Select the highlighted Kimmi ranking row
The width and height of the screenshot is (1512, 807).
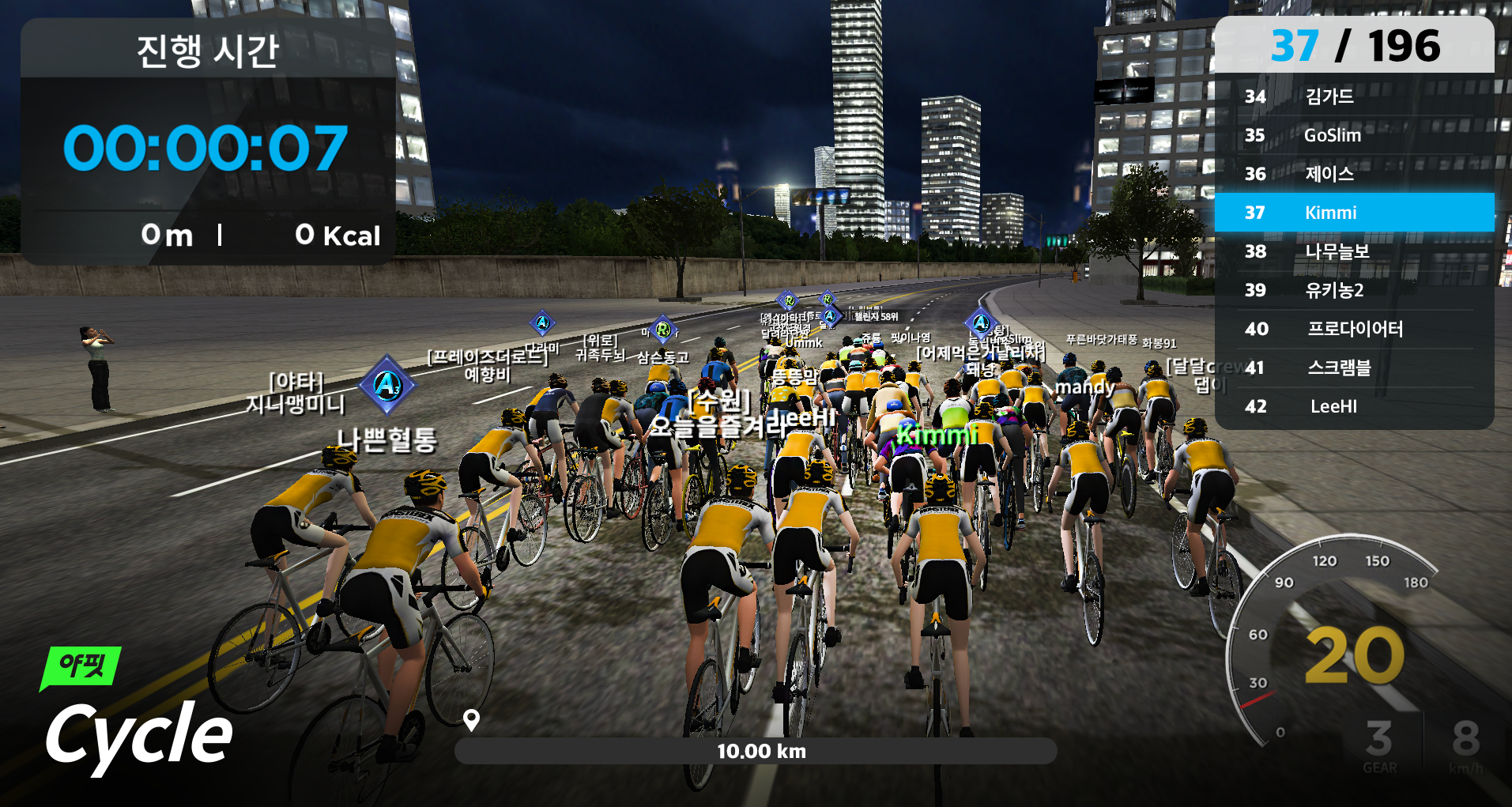pyautogui.click(x=1353, y=213)
